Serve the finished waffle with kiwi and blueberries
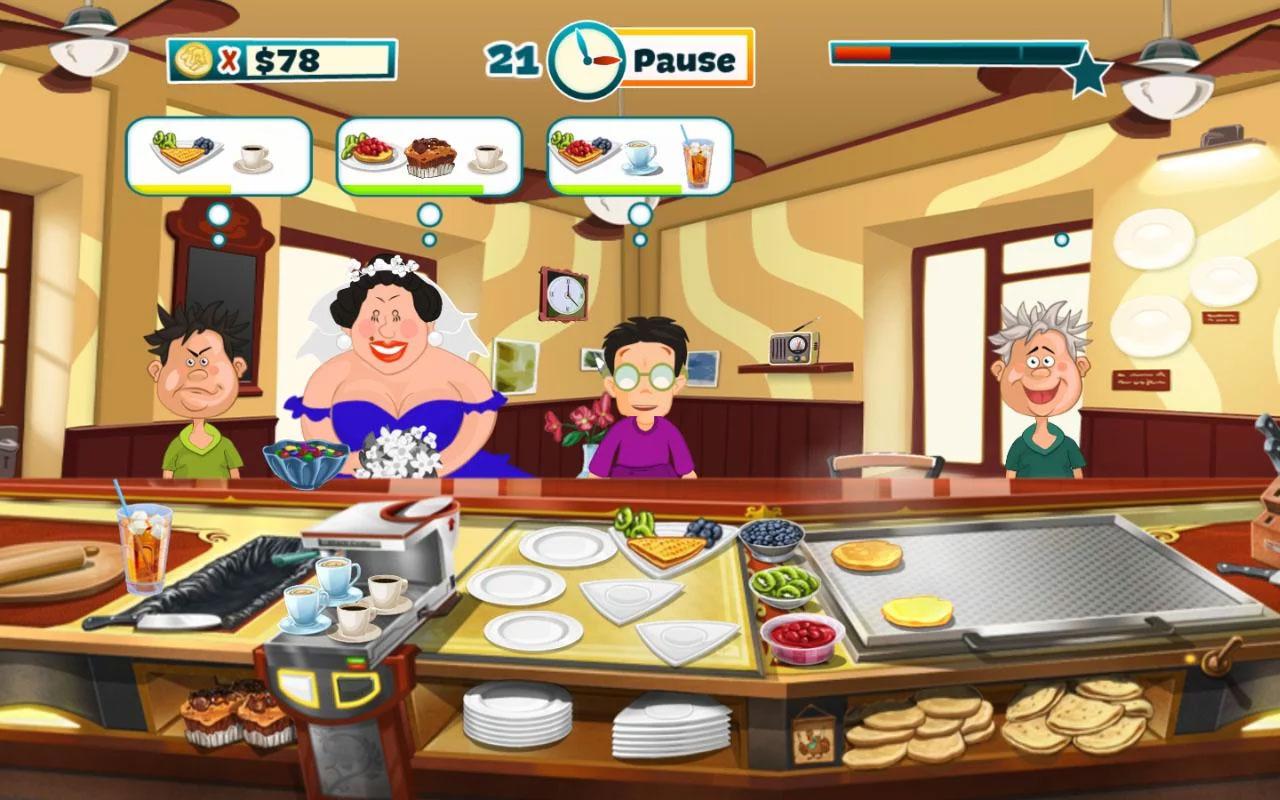This screenshot has width=1280, height=800. click(666, 546)
